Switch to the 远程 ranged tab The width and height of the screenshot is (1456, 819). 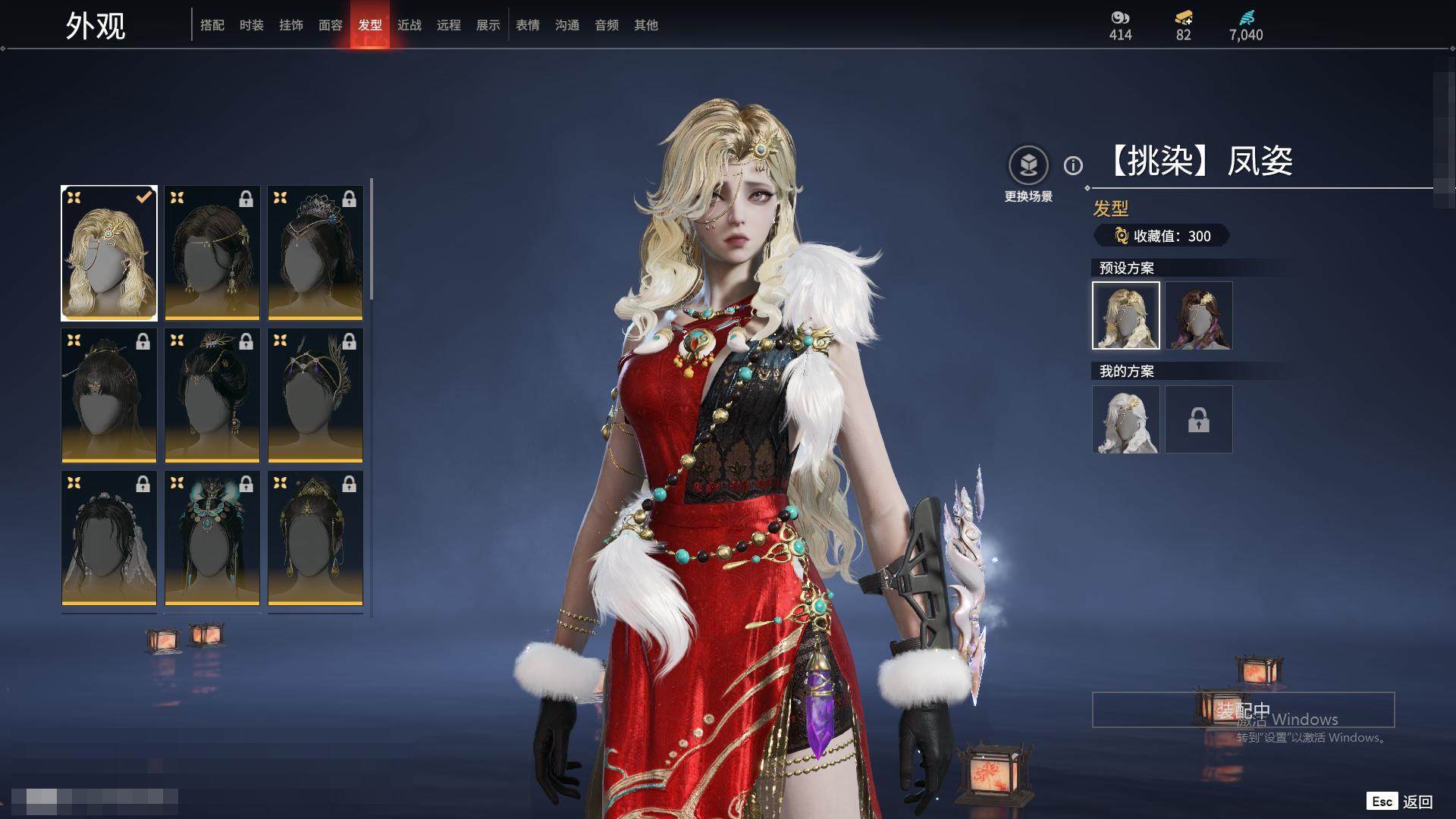click(x=449, y=25)
